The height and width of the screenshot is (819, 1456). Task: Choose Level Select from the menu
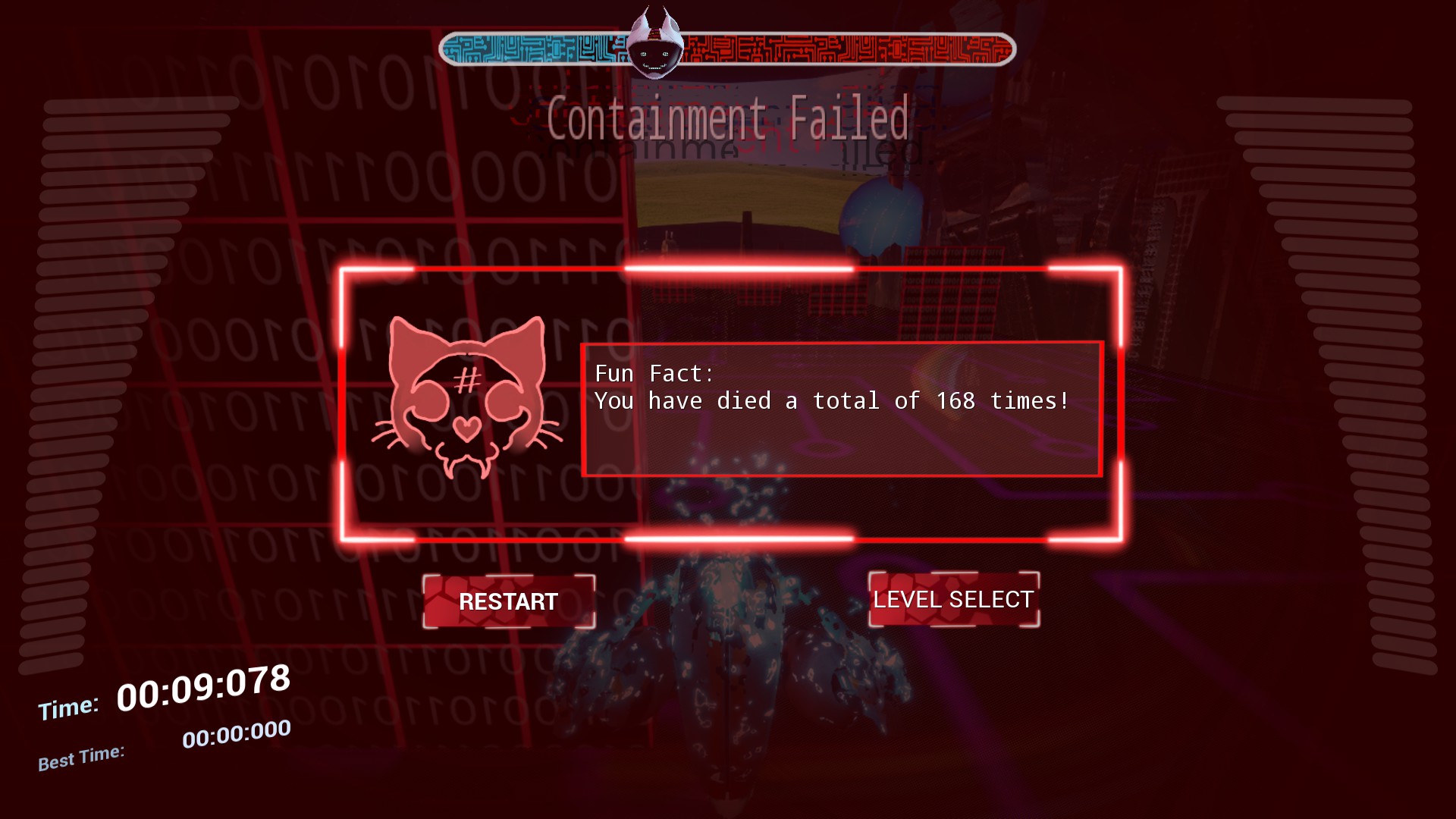952,599
